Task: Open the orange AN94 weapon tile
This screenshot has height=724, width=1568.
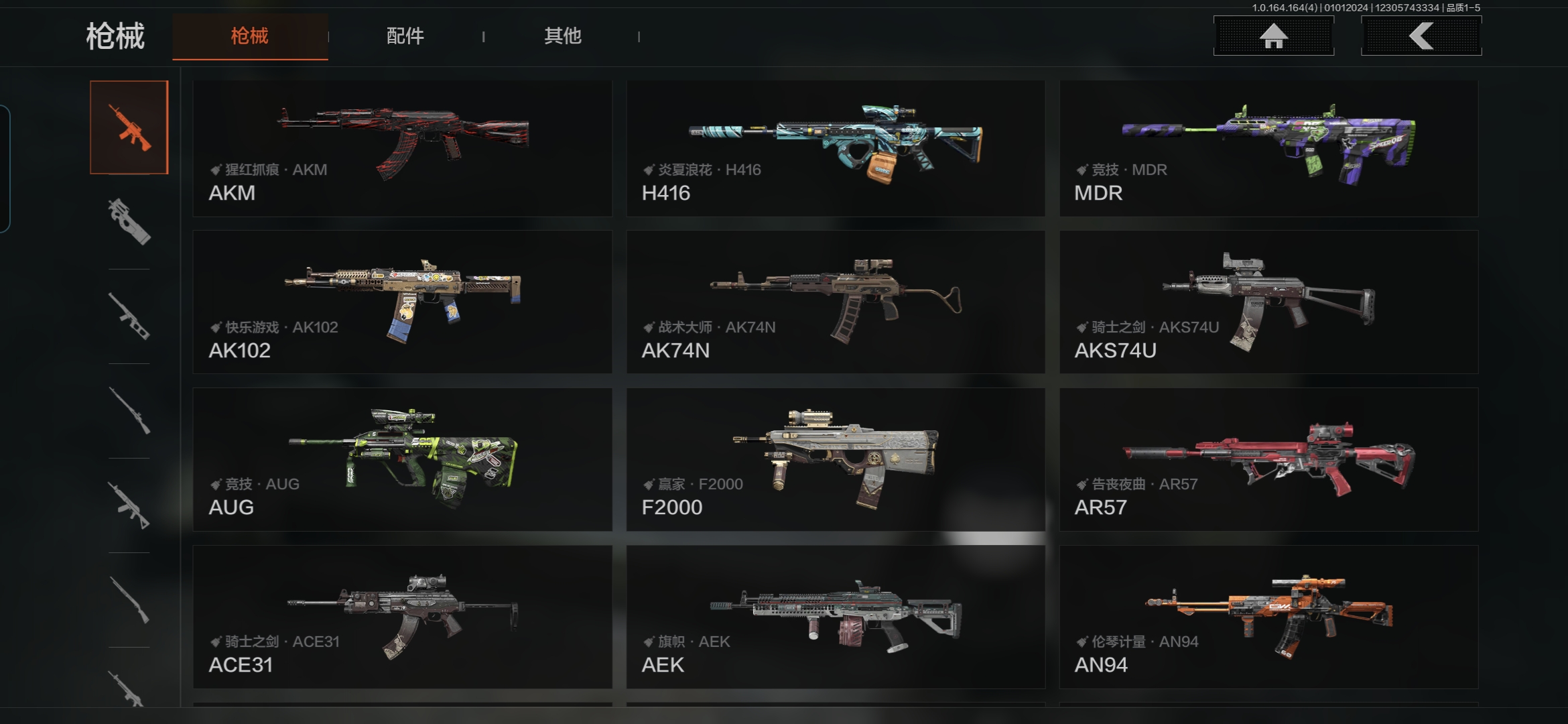Action: coord(1268,617)
